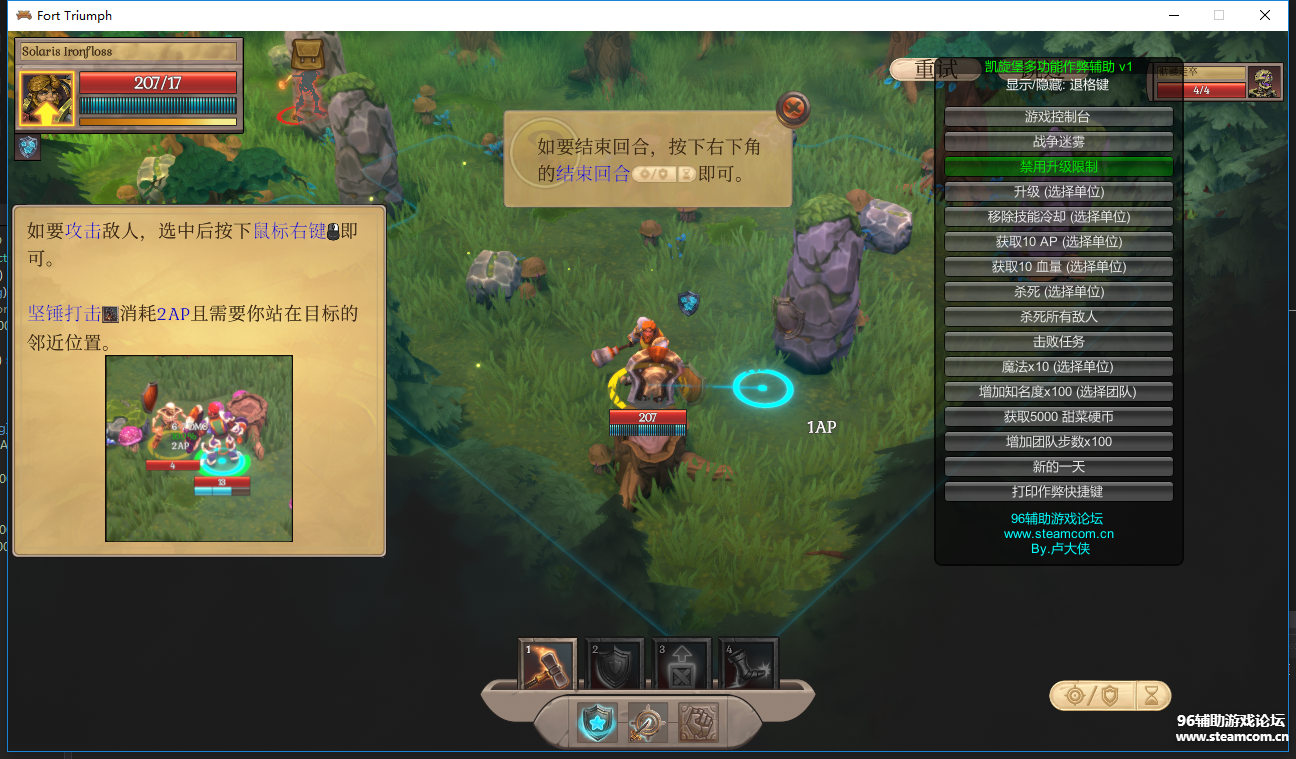
Task: Click the blue star shield icon
Action: [x=597, y=722]
